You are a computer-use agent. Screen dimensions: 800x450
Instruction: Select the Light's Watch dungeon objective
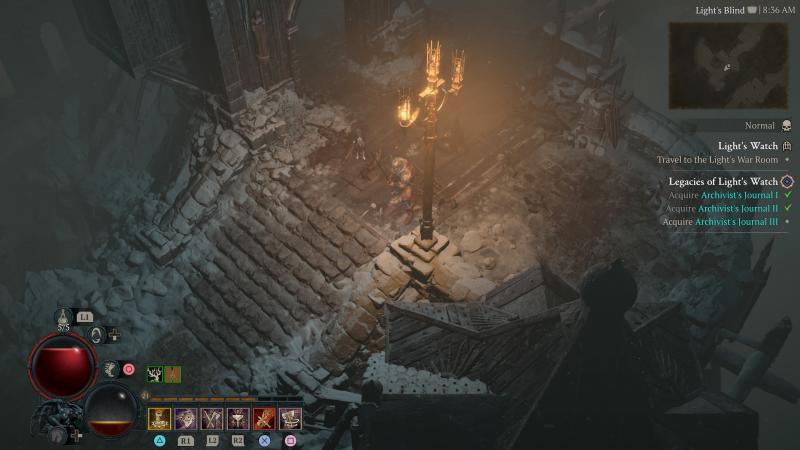pos(748,146)
